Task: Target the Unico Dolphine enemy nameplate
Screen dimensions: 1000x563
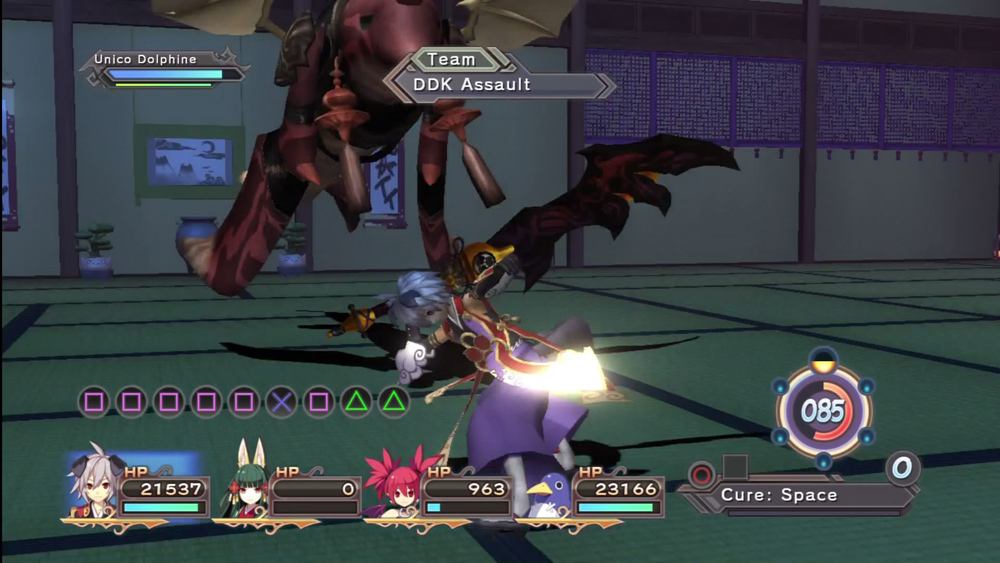Action: pos(146,59)
